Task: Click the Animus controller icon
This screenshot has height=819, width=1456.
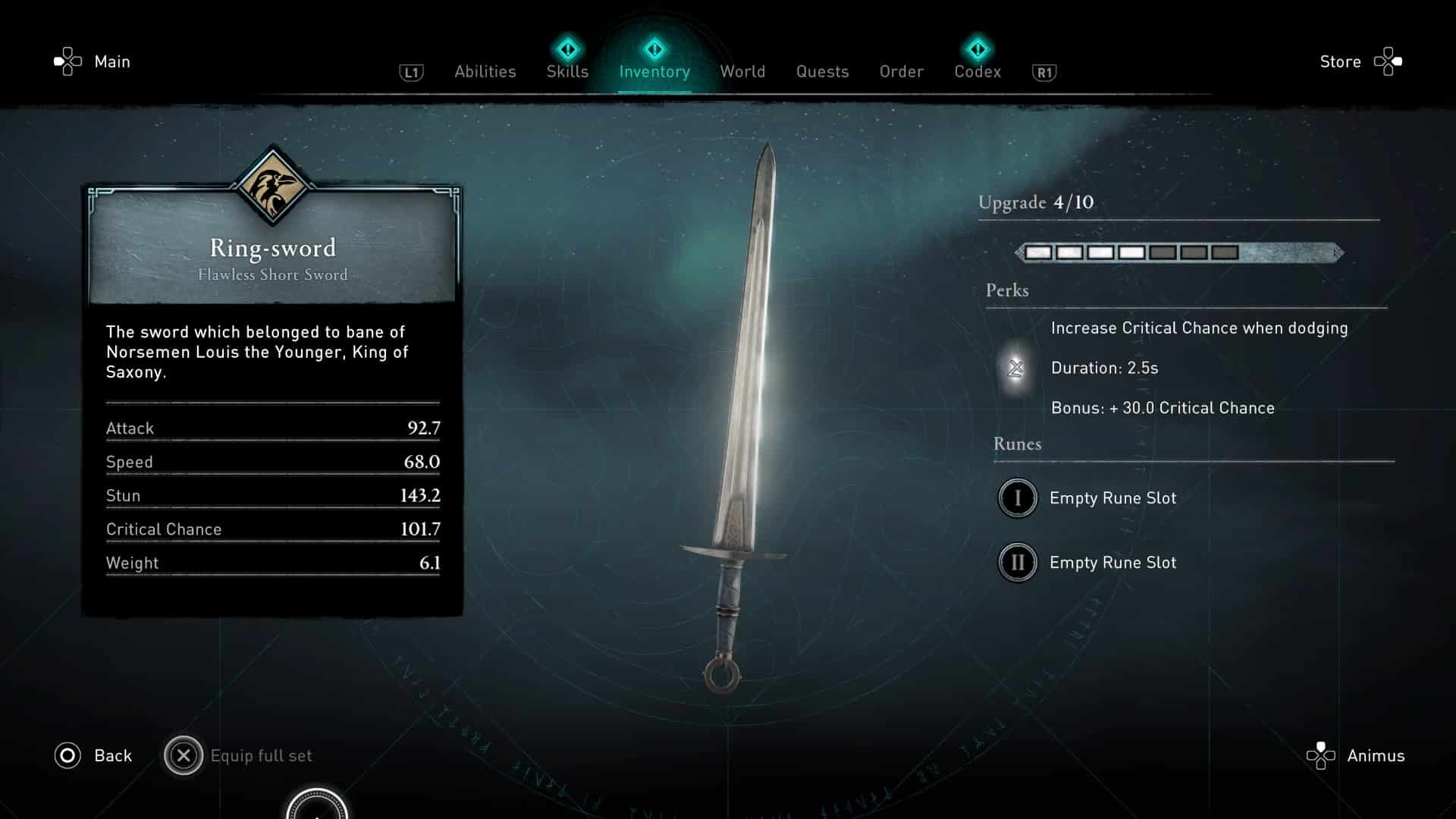Action: click(x=1322, y=755)
